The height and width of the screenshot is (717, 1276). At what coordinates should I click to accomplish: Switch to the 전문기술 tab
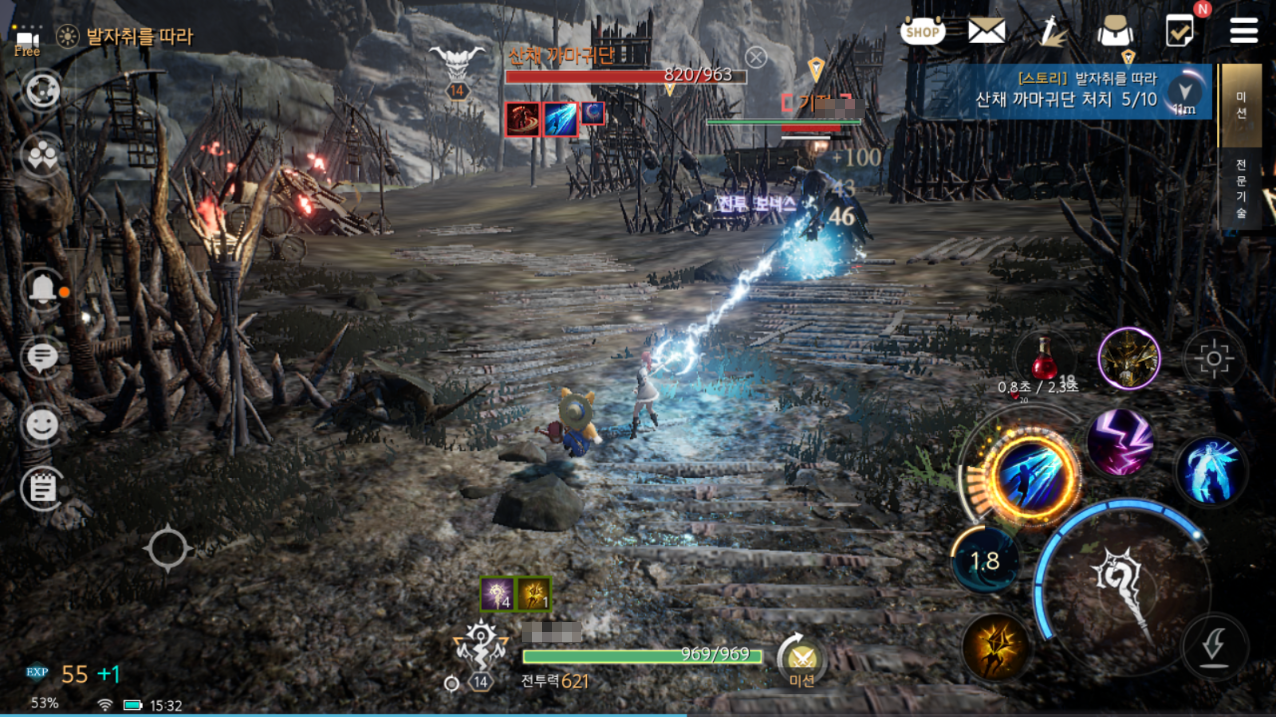pyautogui.click(x=1241, y=189)
